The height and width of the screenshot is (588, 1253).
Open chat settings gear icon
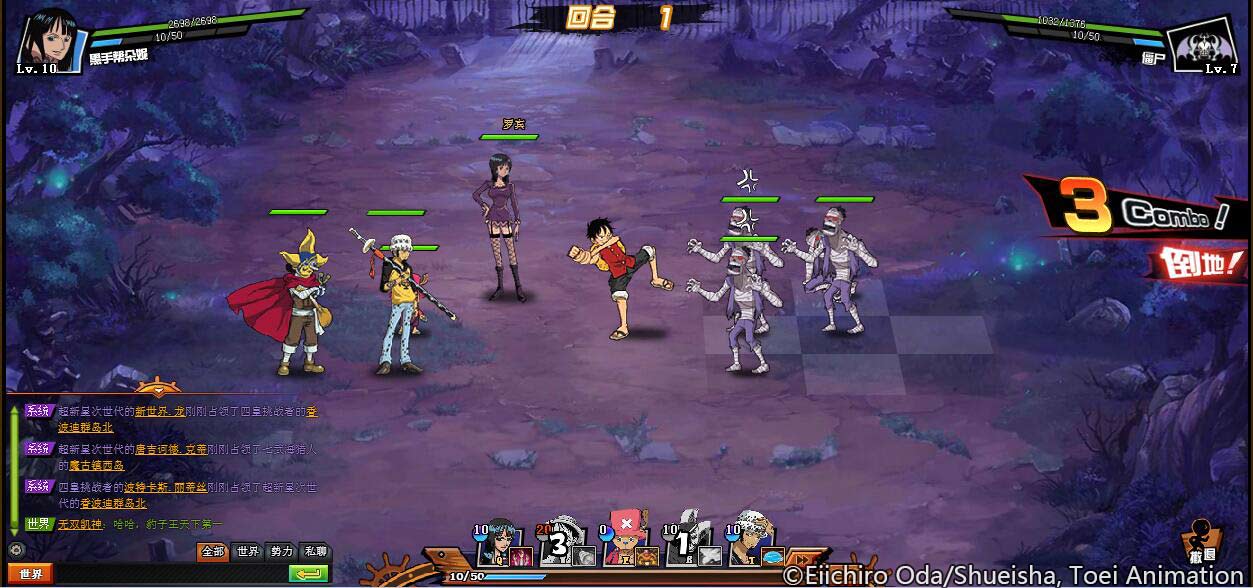14,549
